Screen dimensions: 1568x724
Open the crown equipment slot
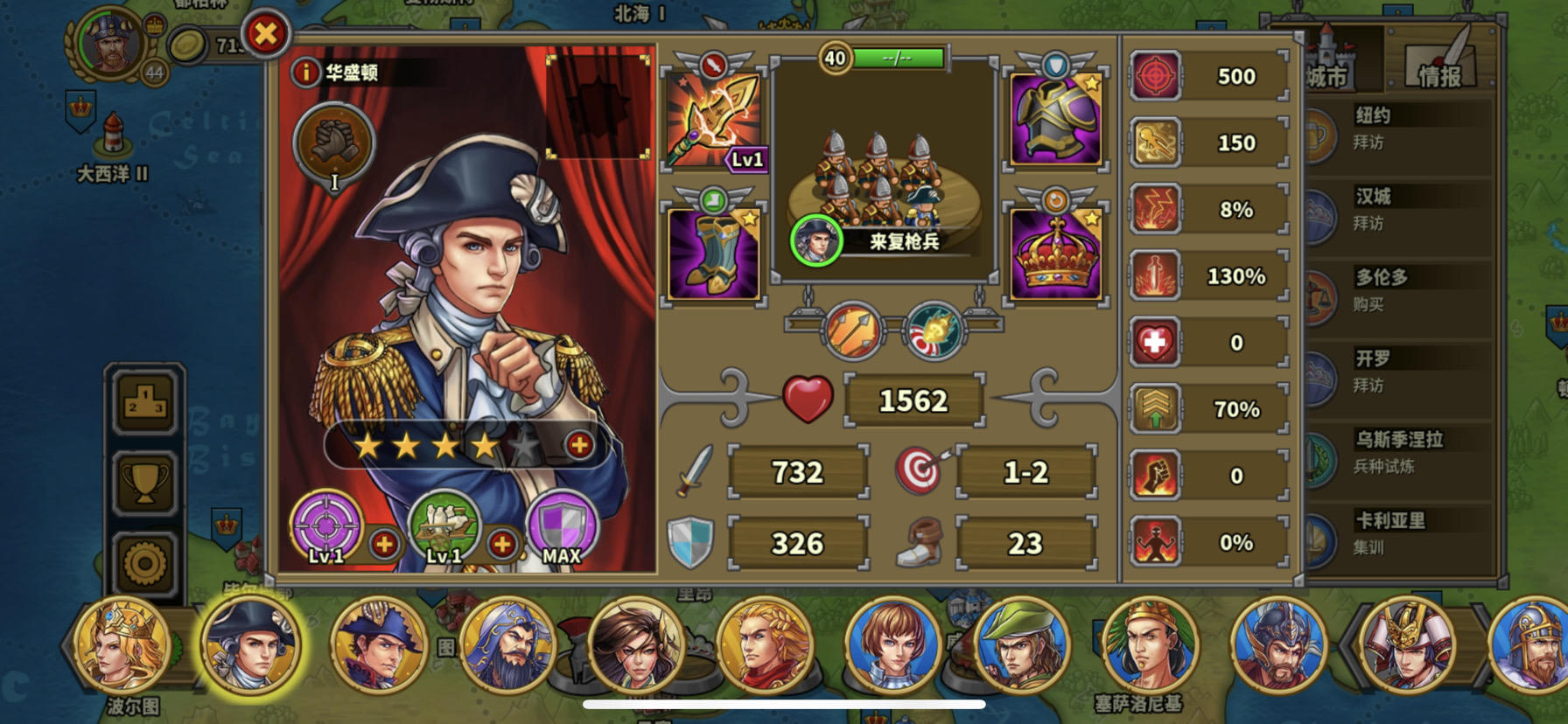[1054, 254]
